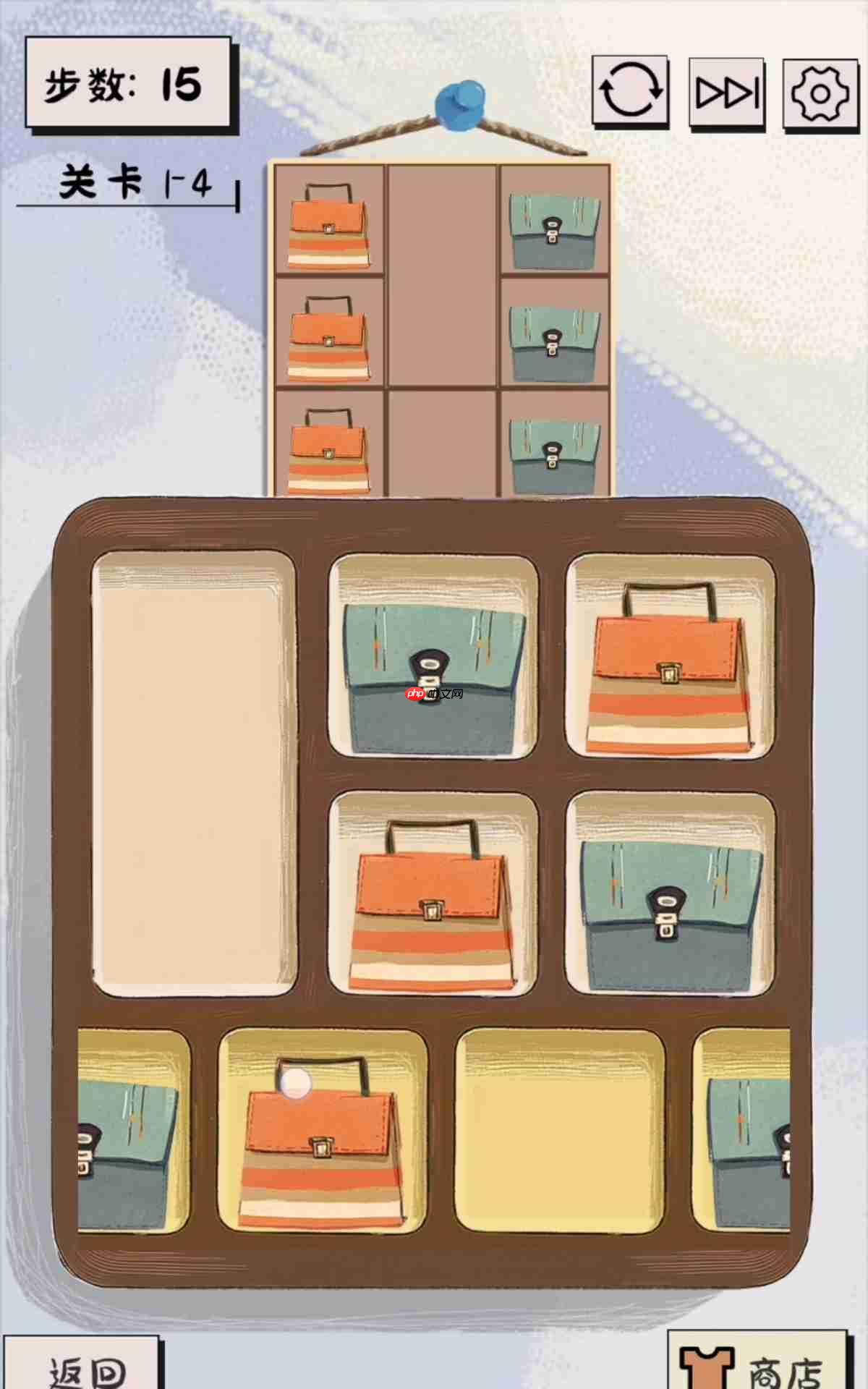Screen dimensions: 868x1389
Task: Restart the level with the circular arrows button
Action: [x=630, y=91]
